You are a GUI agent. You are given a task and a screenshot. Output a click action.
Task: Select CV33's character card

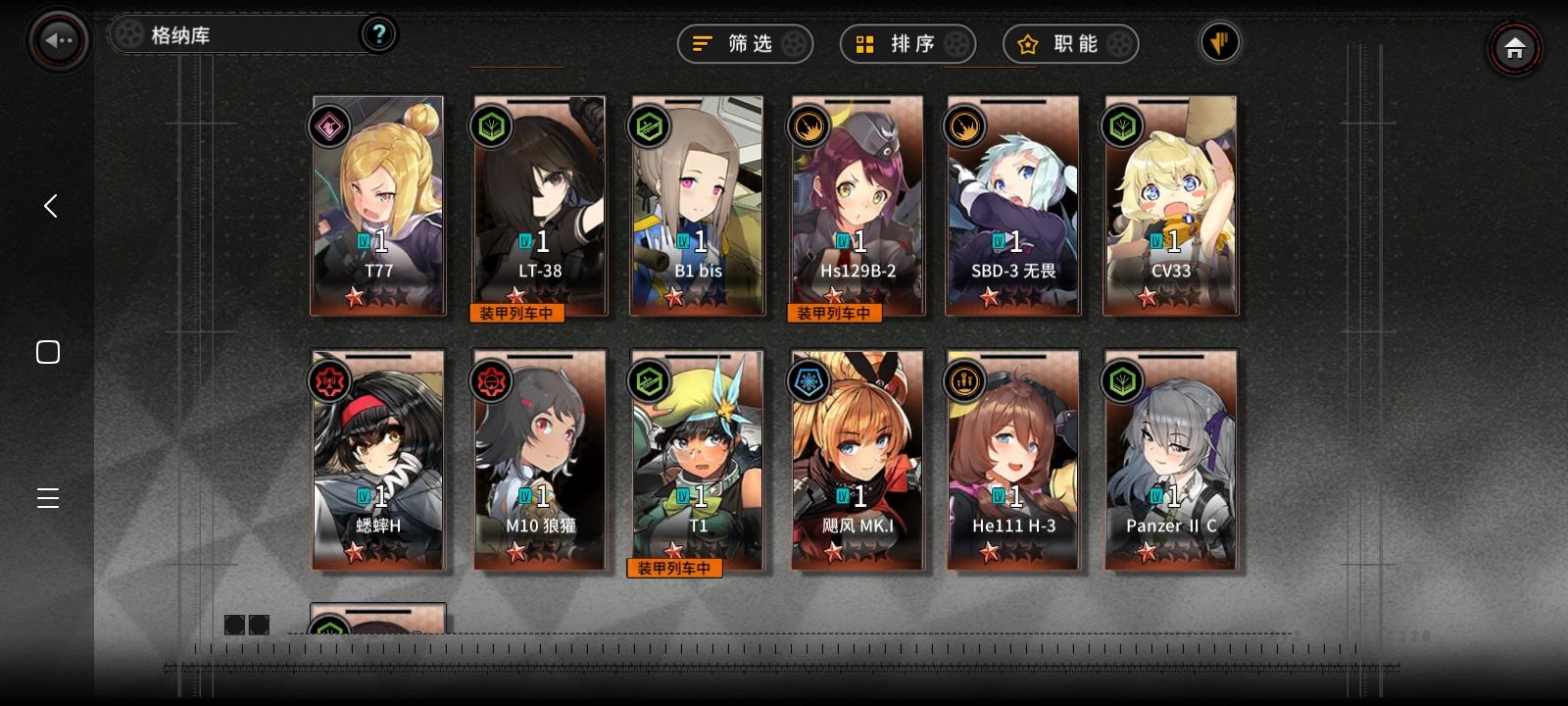click(1171, 206)
